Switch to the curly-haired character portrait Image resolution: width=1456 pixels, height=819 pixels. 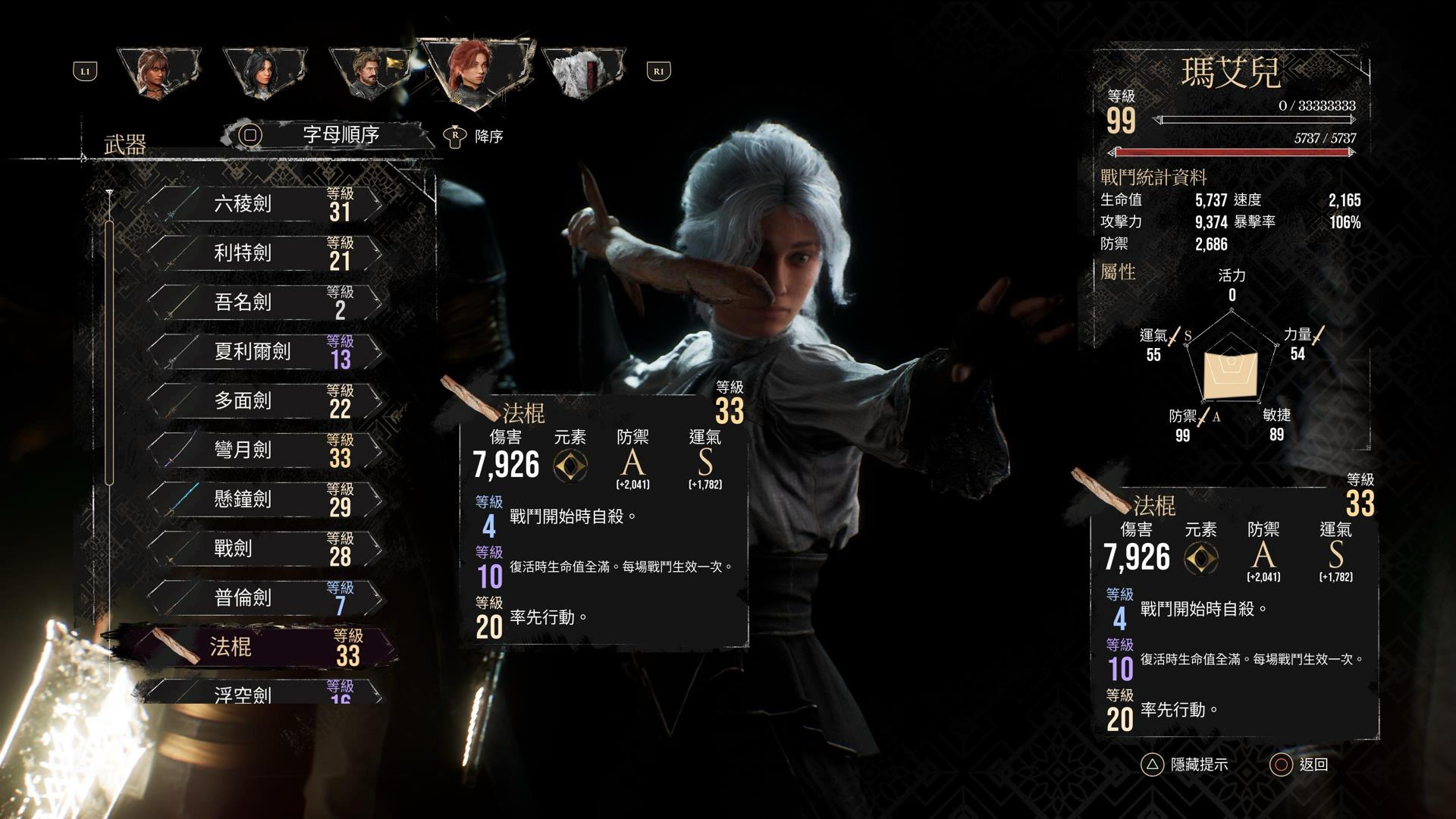159,72
